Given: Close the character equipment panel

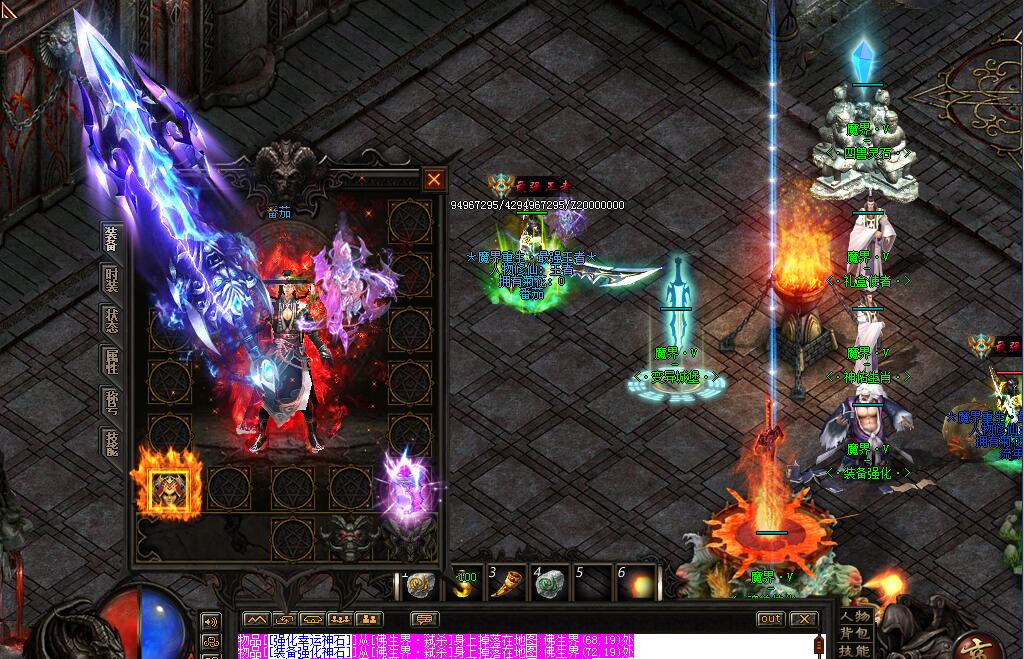Looking at the screenshot, I should [434, 180].
